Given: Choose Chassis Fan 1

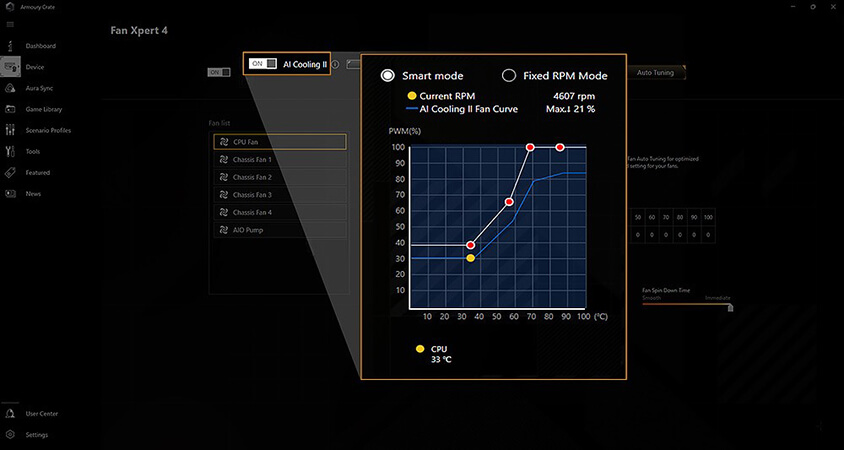Looking at the screenshot, I should (280, 160).
